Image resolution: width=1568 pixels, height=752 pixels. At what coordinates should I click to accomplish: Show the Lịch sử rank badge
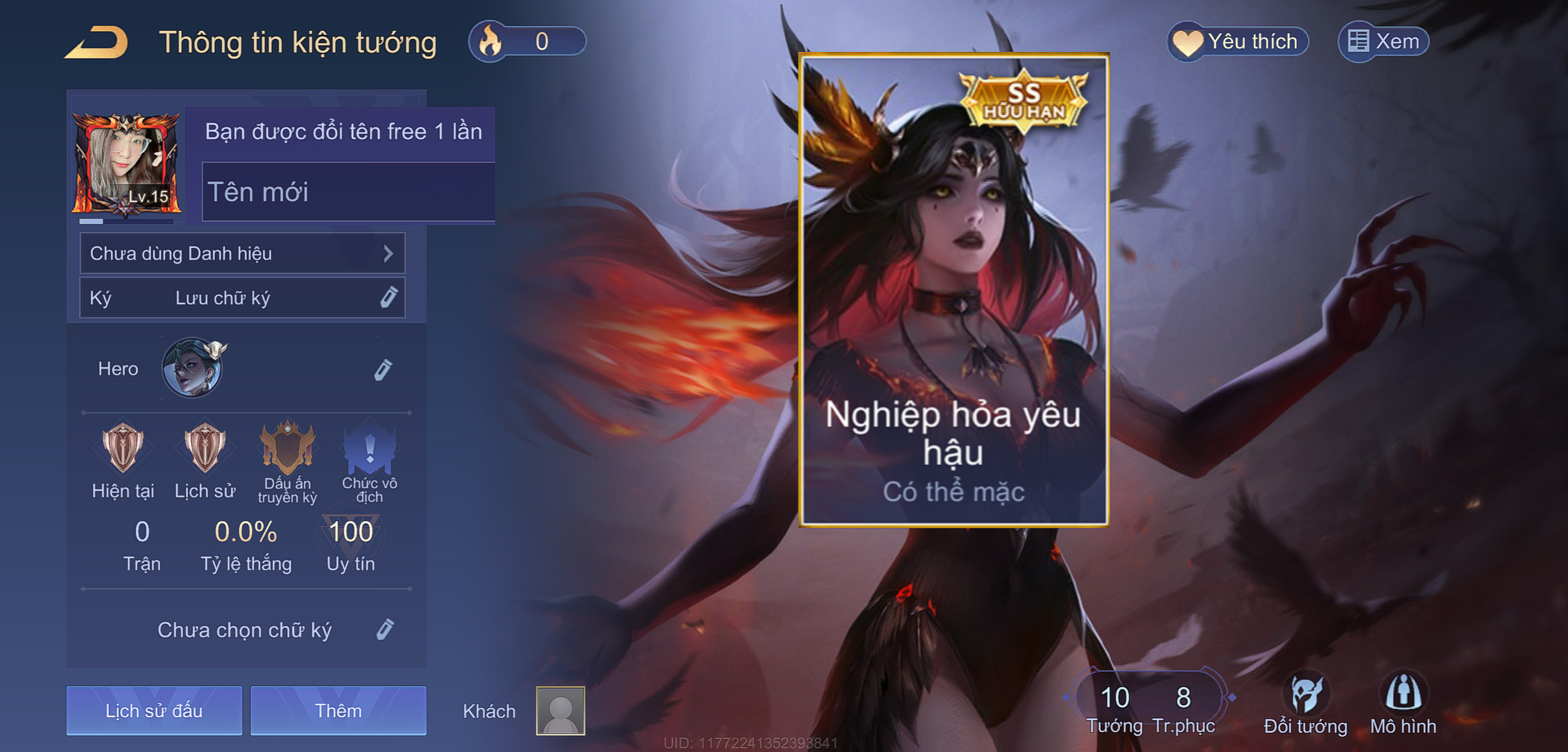205,448
